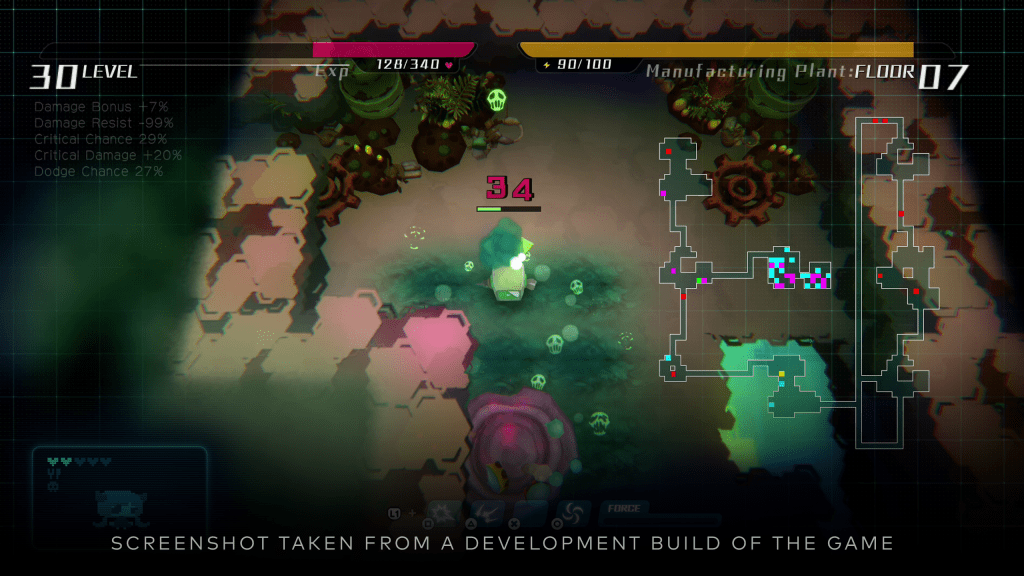Trigger the spiral swirl skill icon
Image resolution: width=1024 pixels, height=576 pixels.
tap(574, 512)
